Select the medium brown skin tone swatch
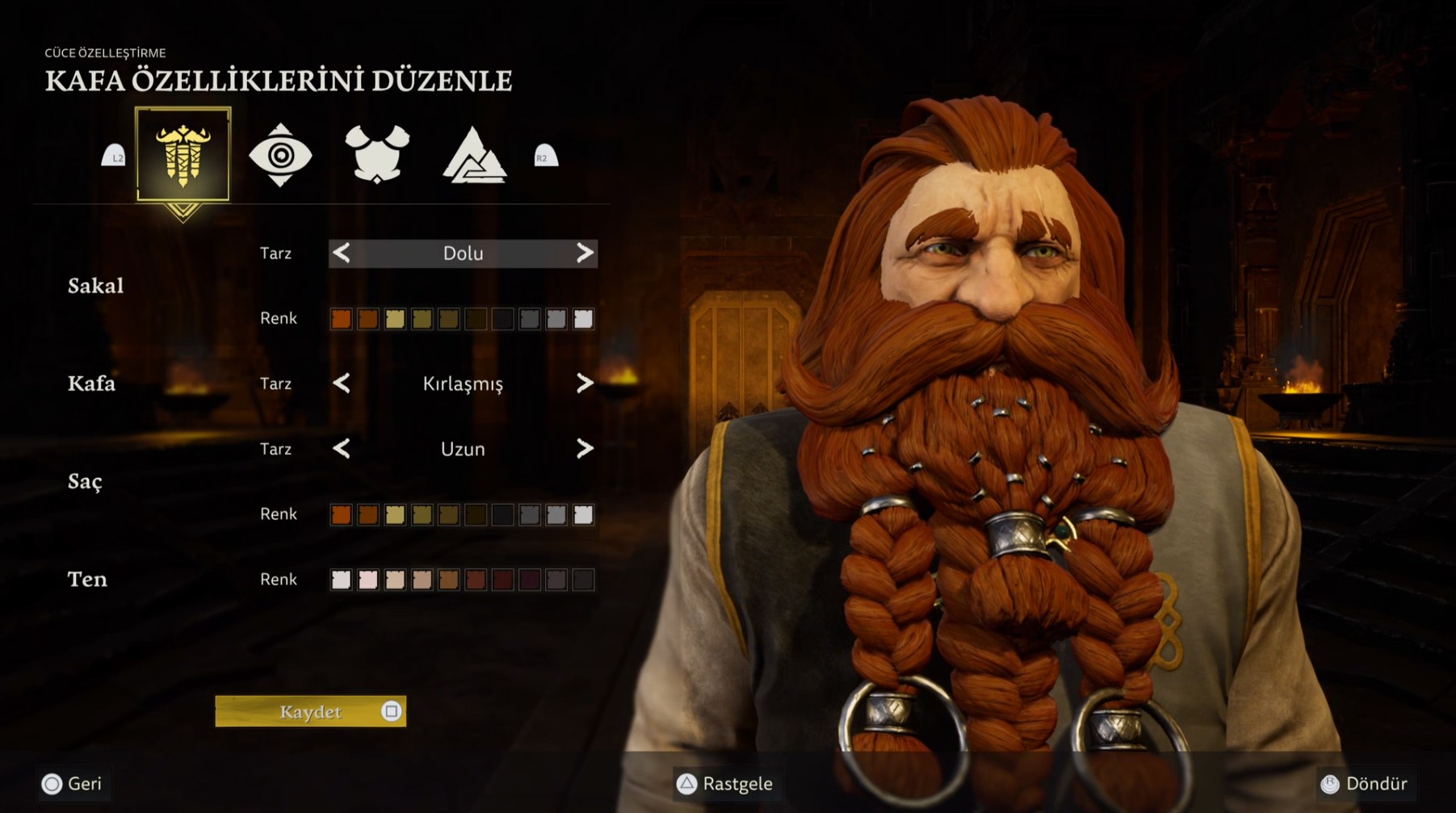 (x=449, y=580)
